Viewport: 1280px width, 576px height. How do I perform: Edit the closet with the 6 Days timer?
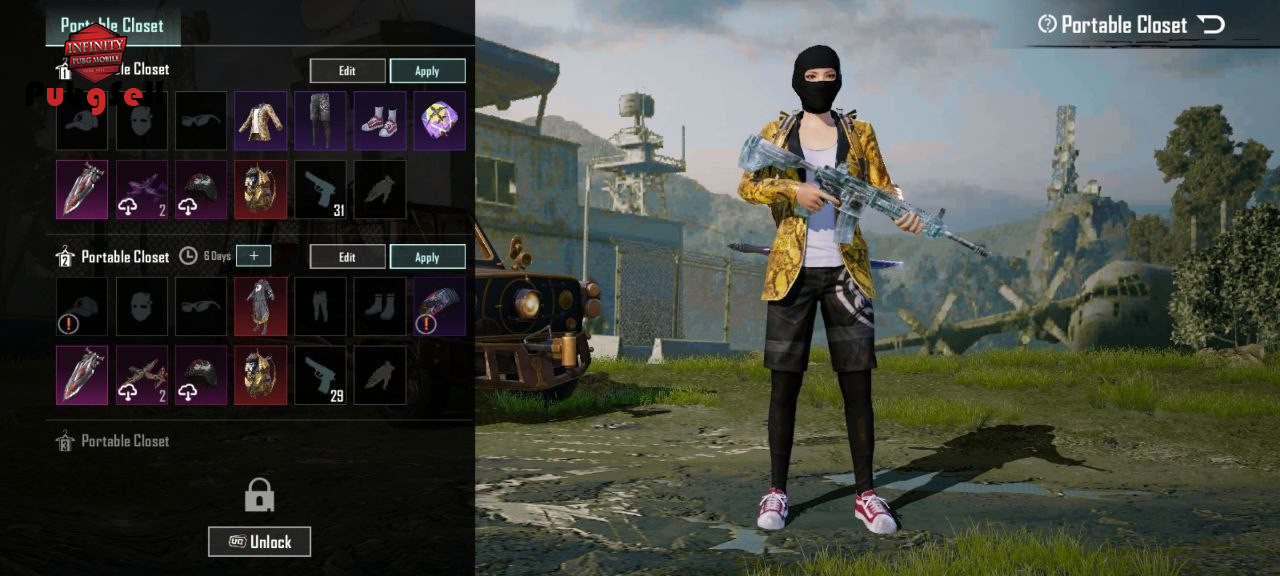pos(347,257)
